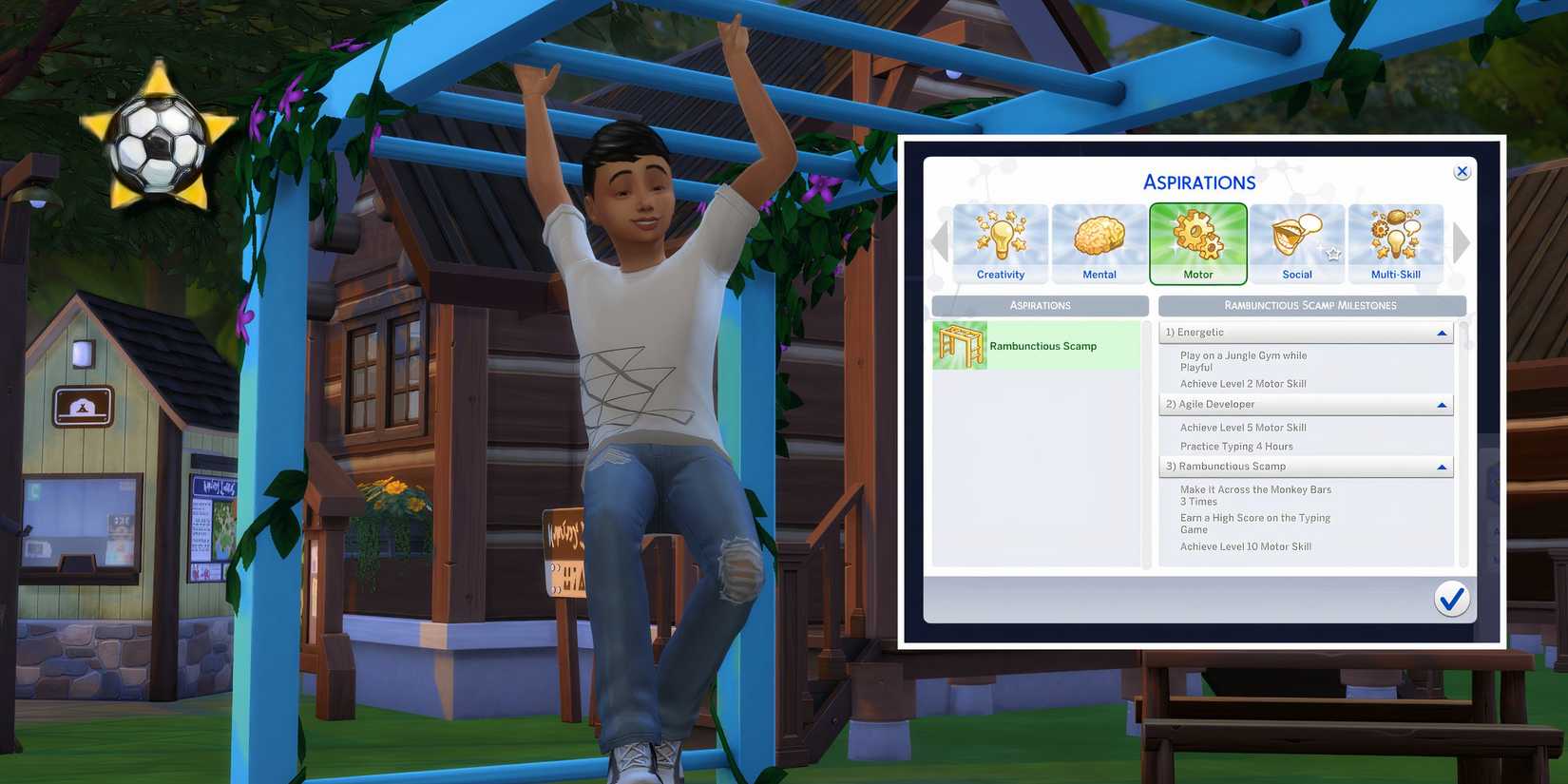The width and height of the screenshot is (1568, 784).
Task: Close the Aspirations panel
Action: click(x=1462, y=171)
